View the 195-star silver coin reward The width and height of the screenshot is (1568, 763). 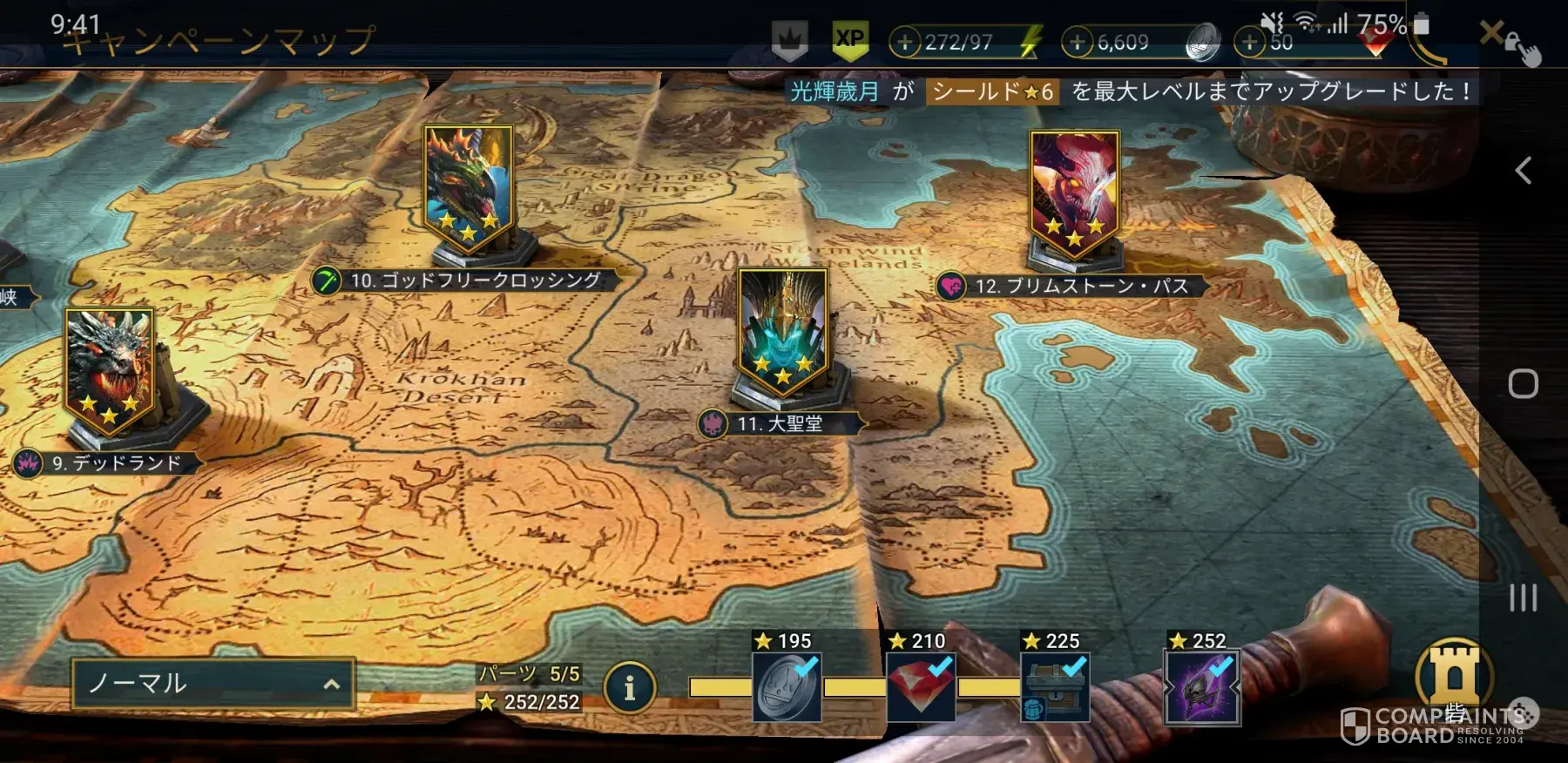click(786, 688)
